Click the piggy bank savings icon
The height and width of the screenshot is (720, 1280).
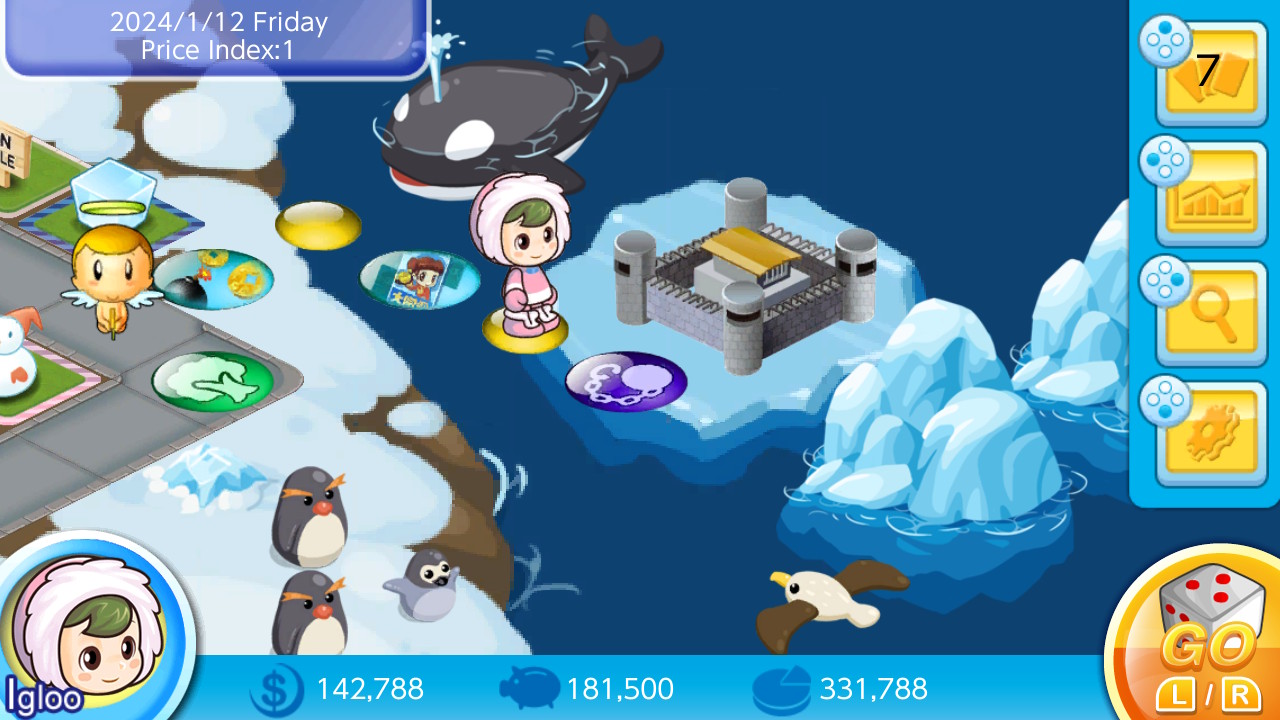(531, 688)
